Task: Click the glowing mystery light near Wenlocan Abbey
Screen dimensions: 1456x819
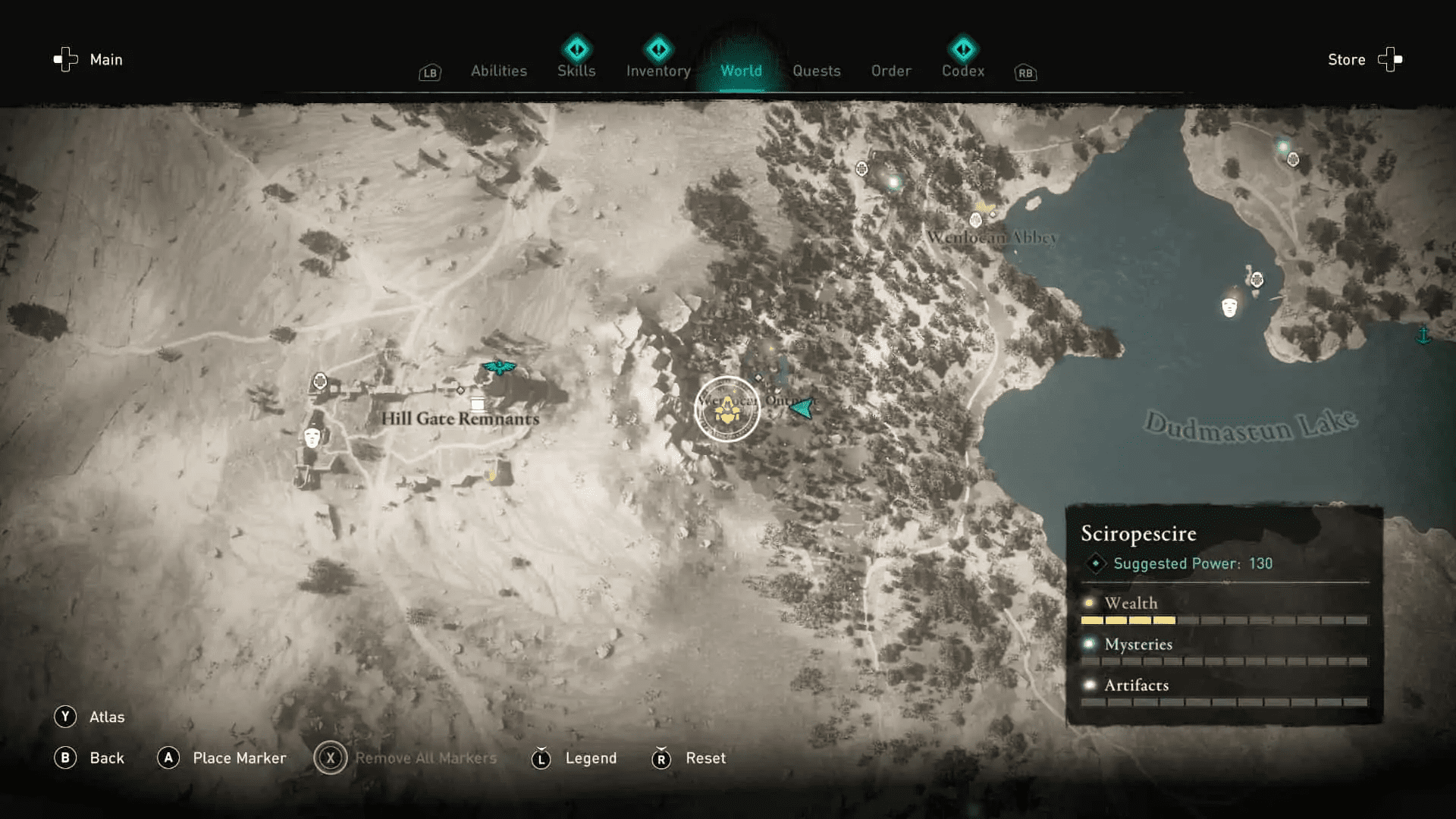Action: 893,183
